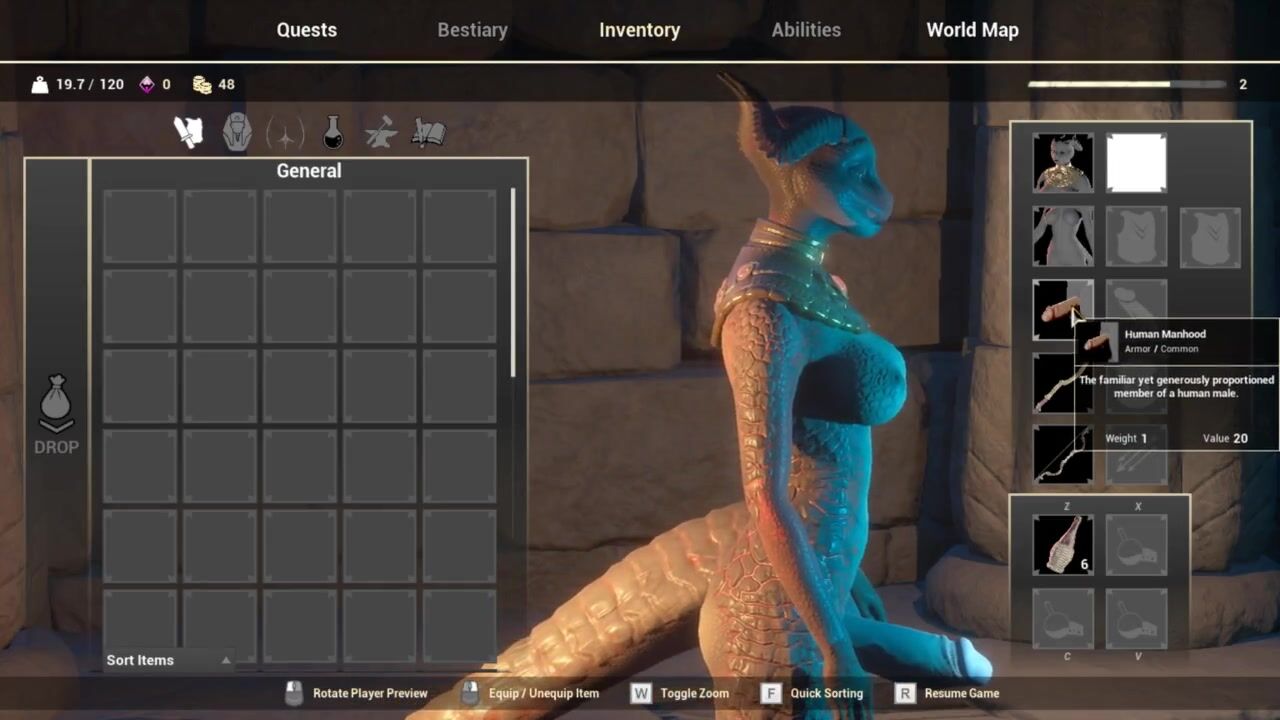Filter inventory by sword and shield category
Viewport: 1280px width, 720px height.
click(x=189, y=132)
